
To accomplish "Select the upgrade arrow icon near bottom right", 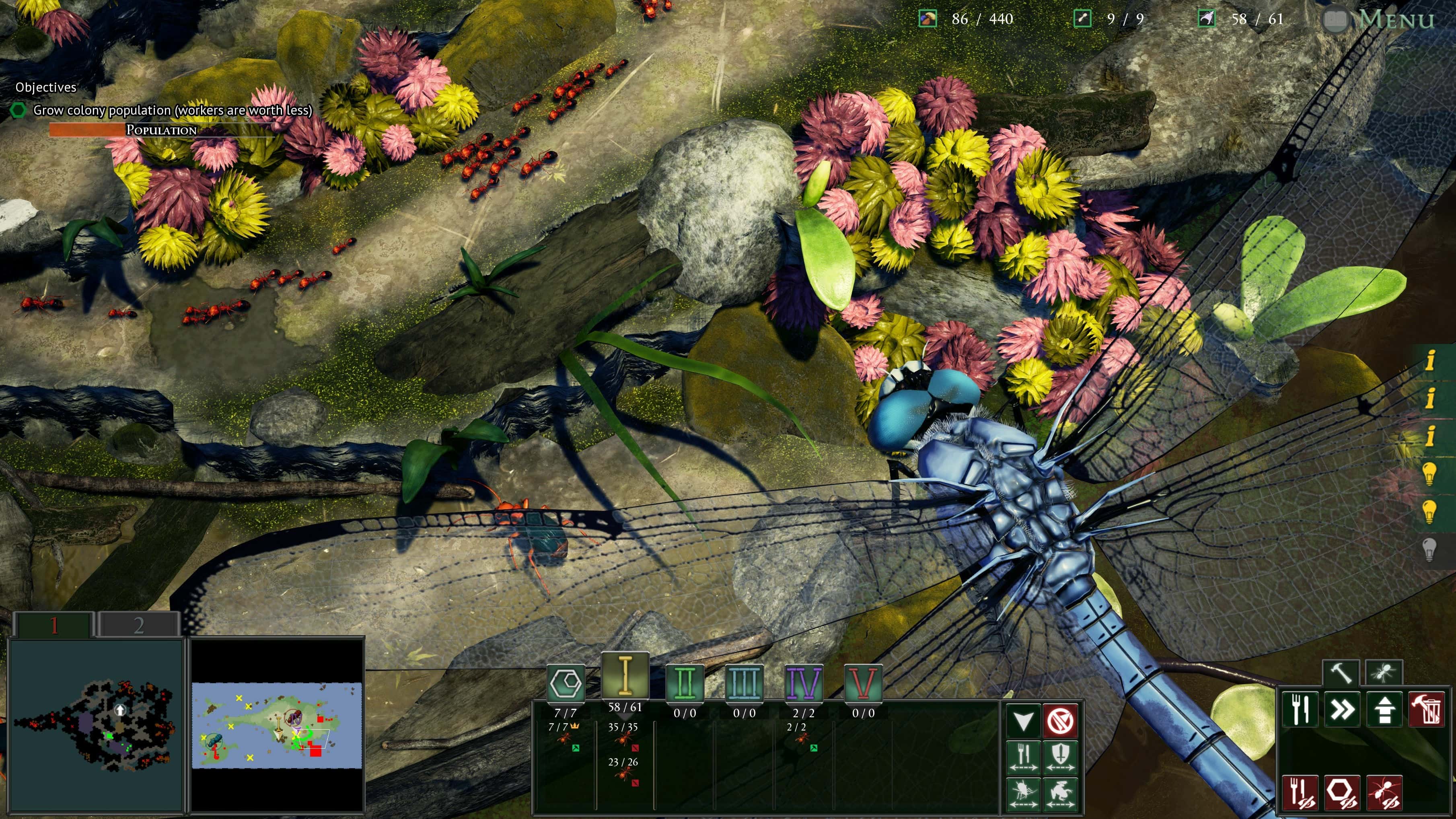I will click(1385, 709).
